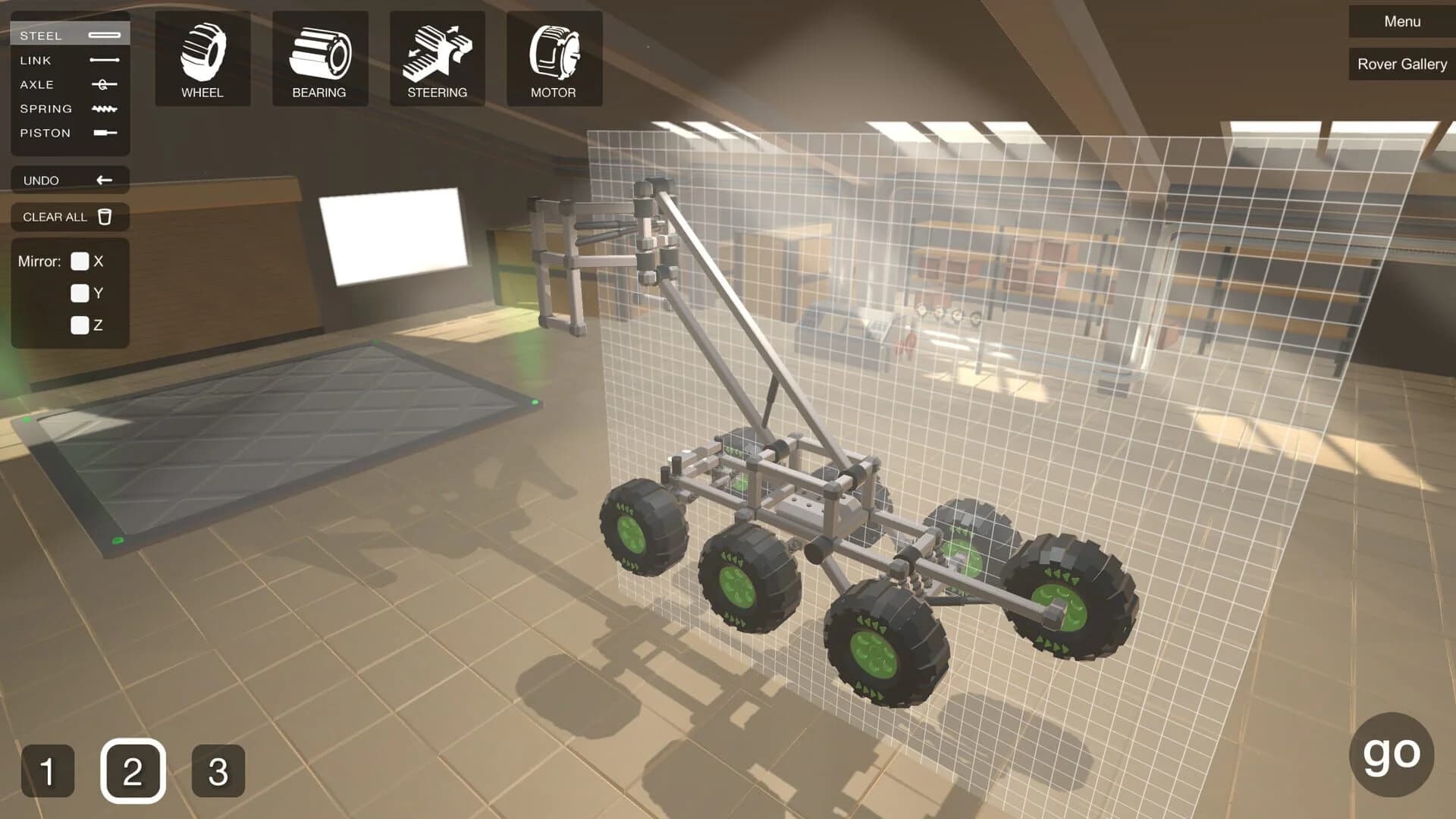Select the Steel part type
This screenshot has height=819, width=1456.
click(x=68, y=35)
